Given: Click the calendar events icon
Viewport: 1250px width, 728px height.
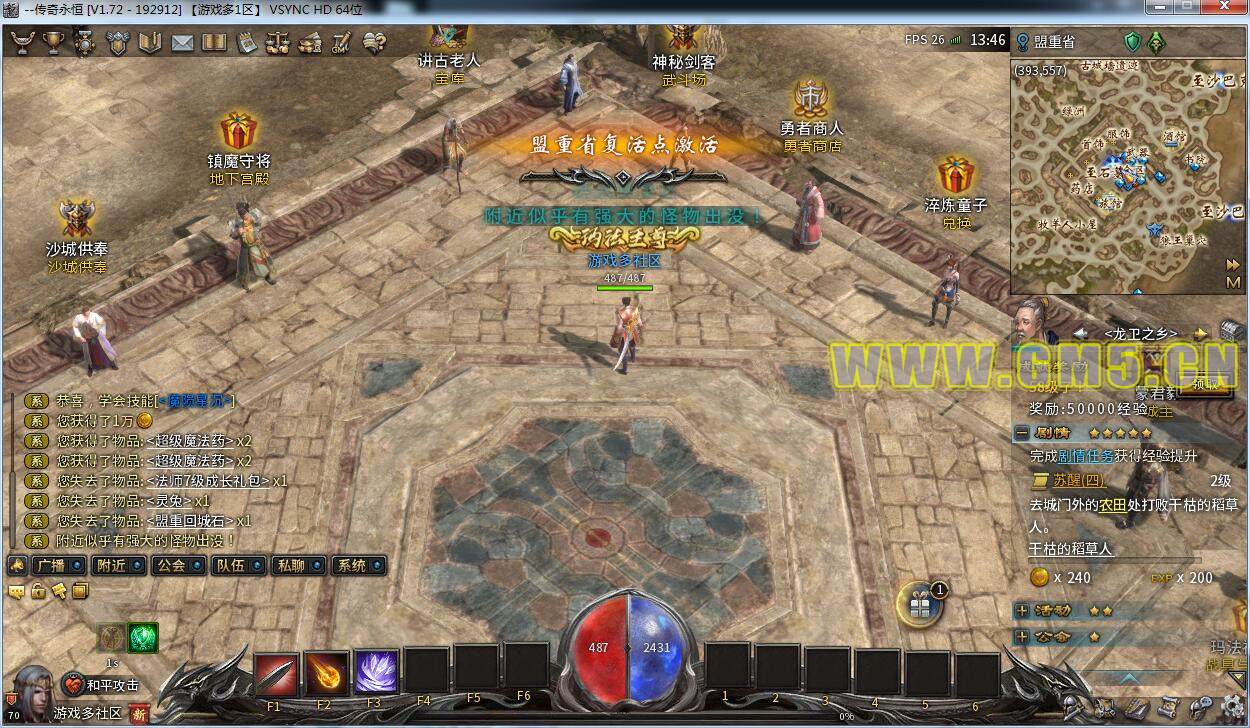Looking at the screenshot, I should coord(246,42).
